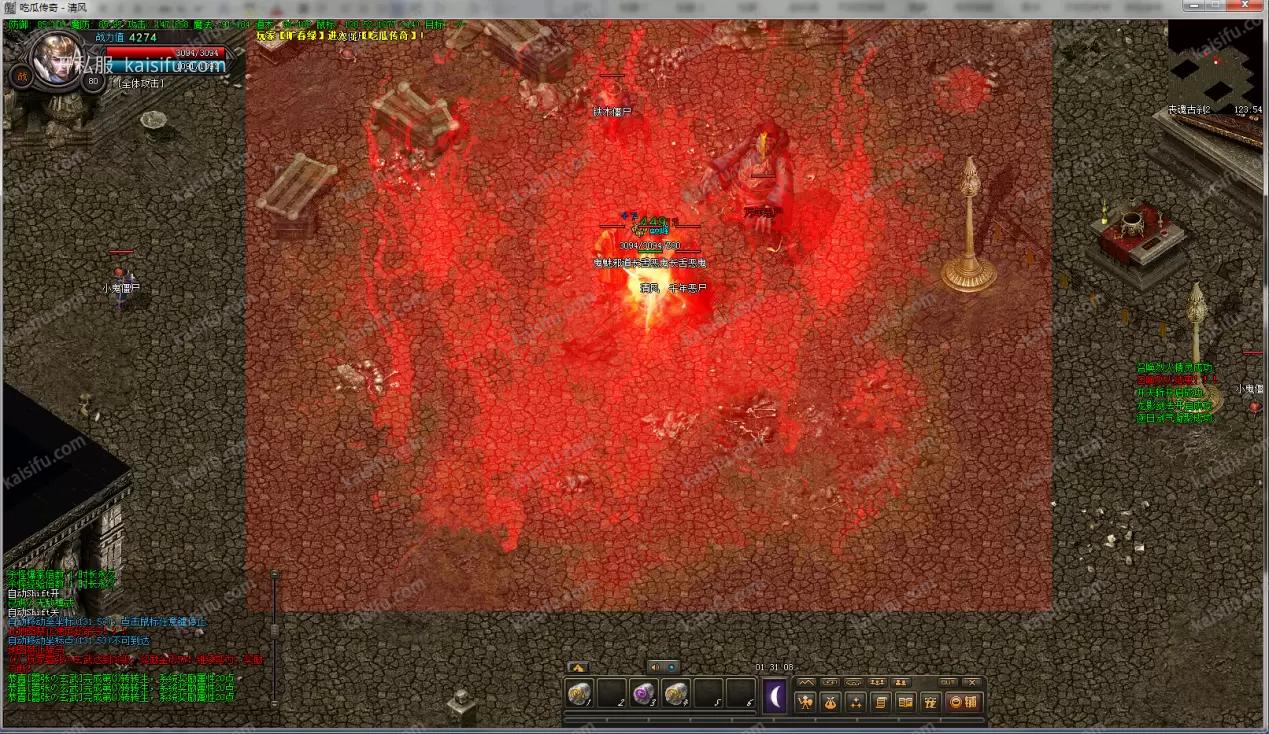Open the character panel with warrior icon
This screenshot has width=1269, height=734.
[x=805, y=702]
